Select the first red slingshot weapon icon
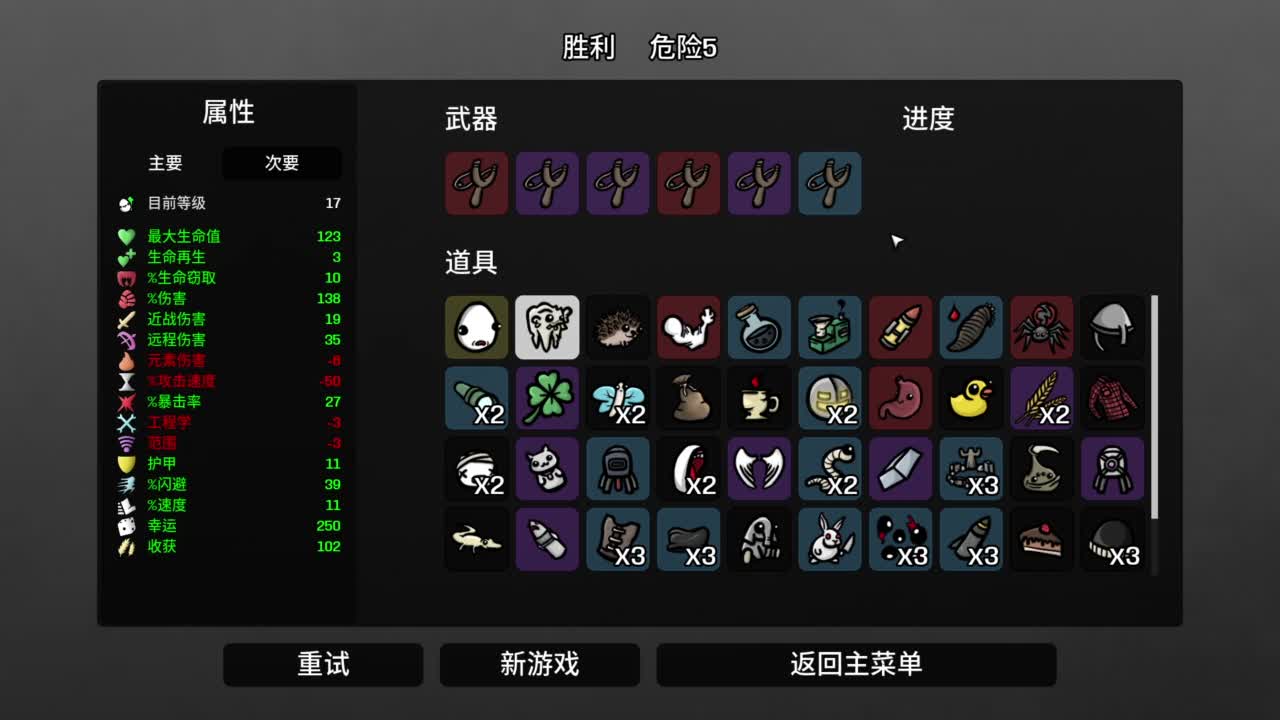The height and width of the screenshot is (720, 1280). (x=477, y=183)
